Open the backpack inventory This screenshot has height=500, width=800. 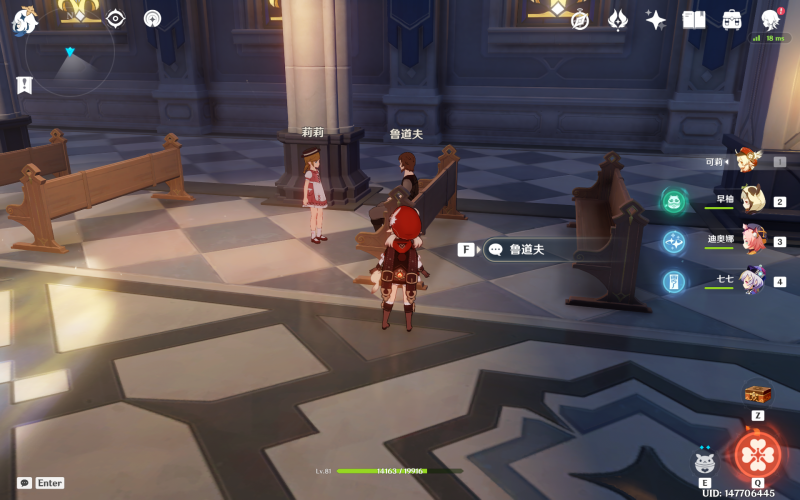point(732,20)
